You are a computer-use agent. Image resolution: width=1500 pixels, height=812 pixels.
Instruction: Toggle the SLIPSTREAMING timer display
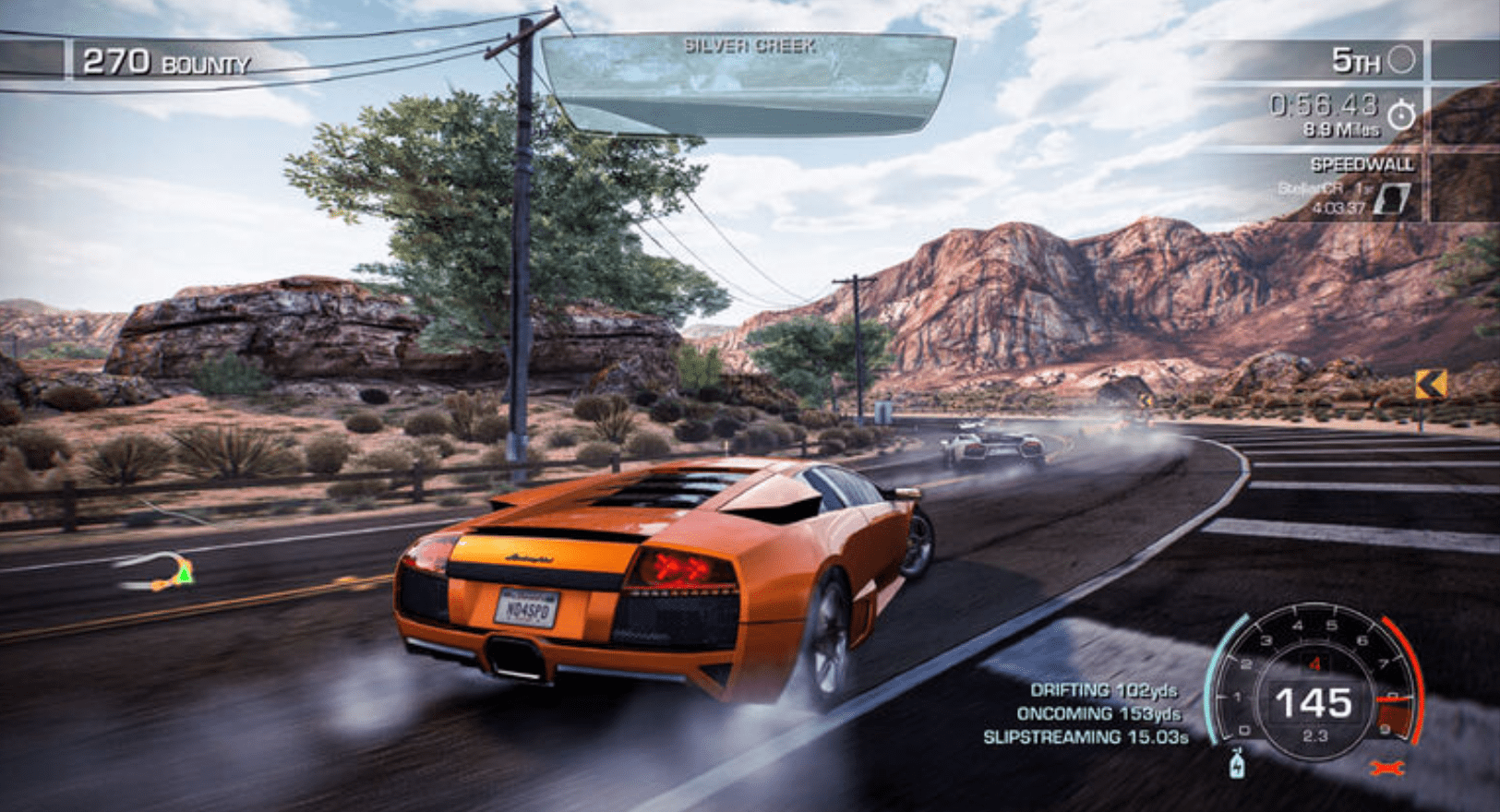pyautogui.click(x=1086, y=738)
